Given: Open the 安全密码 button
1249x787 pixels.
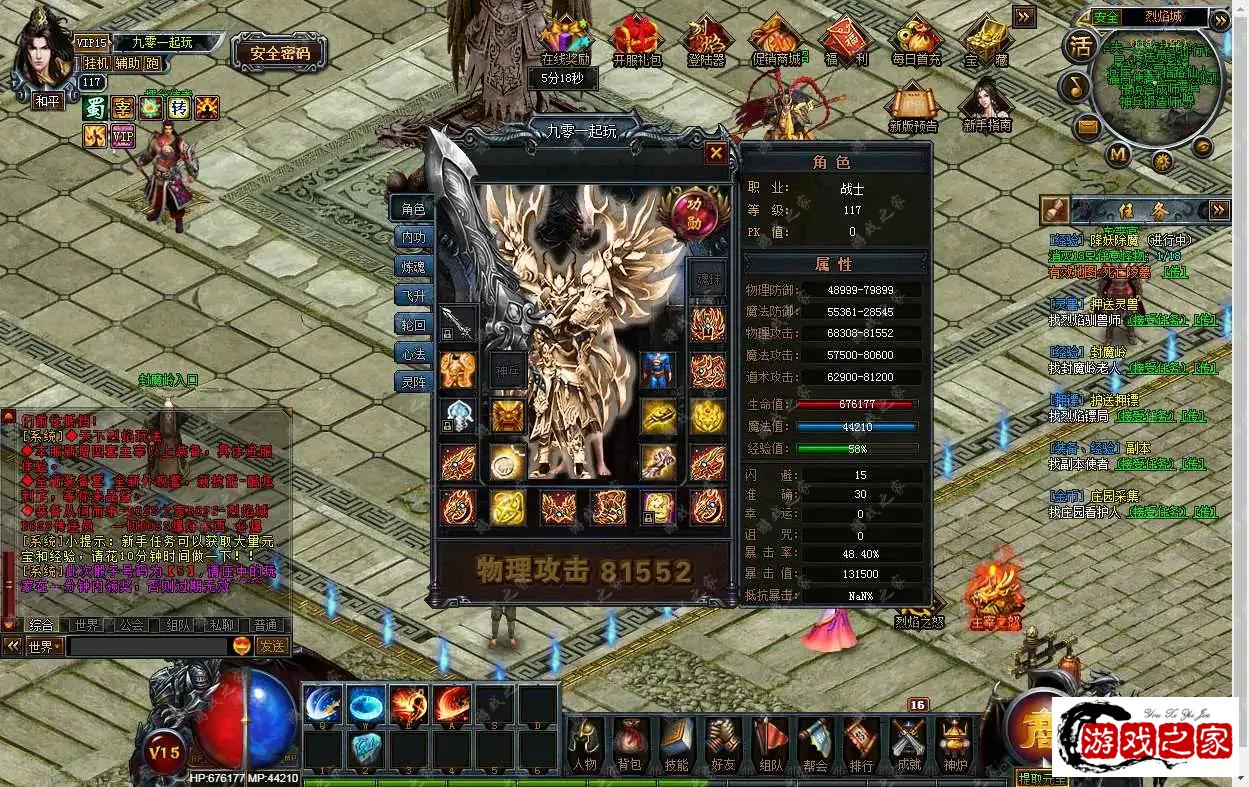Looking at the screenshot, I should point(279,53).
